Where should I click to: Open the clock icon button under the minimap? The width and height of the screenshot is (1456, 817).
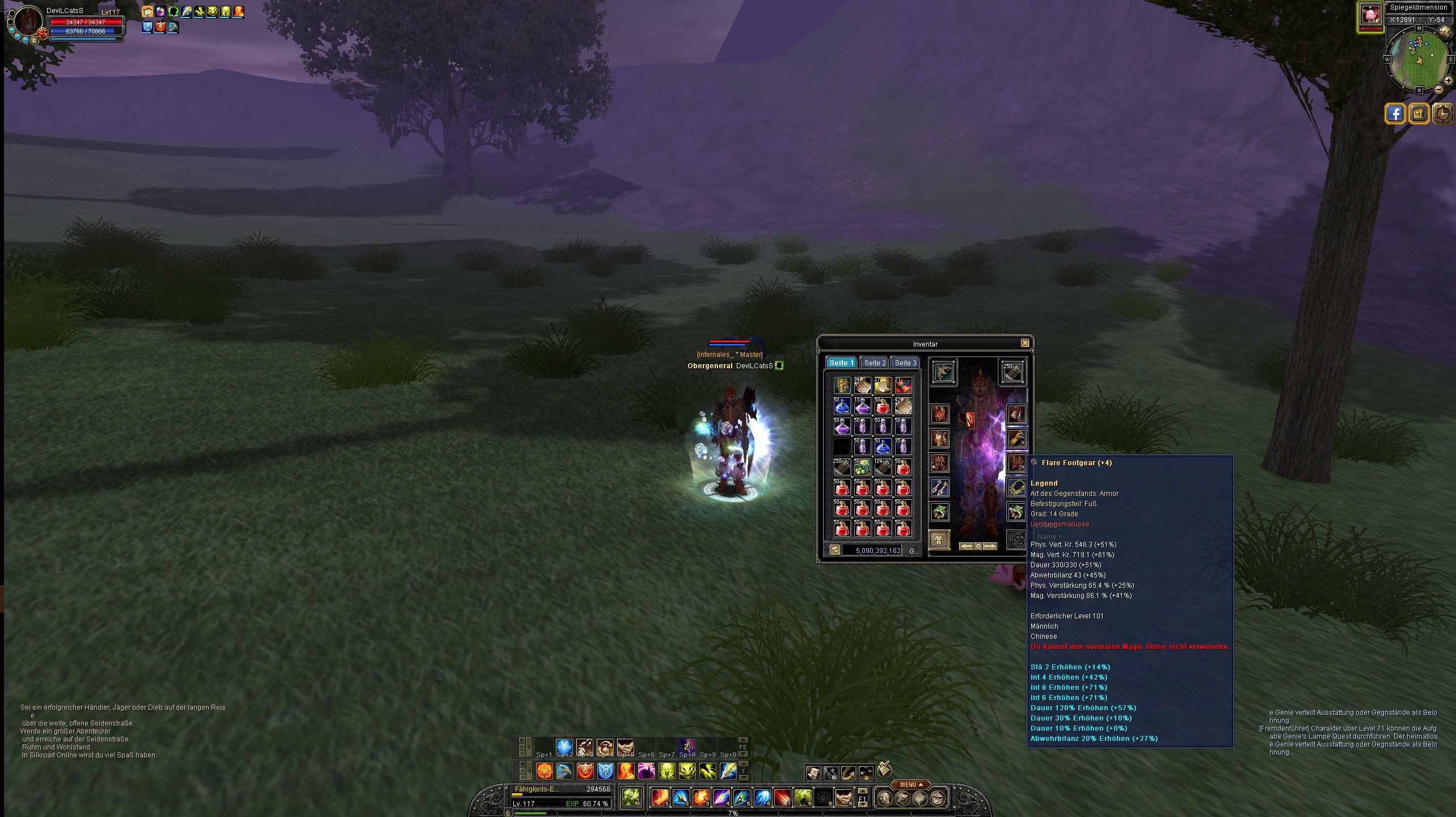tap(1442, 113)
